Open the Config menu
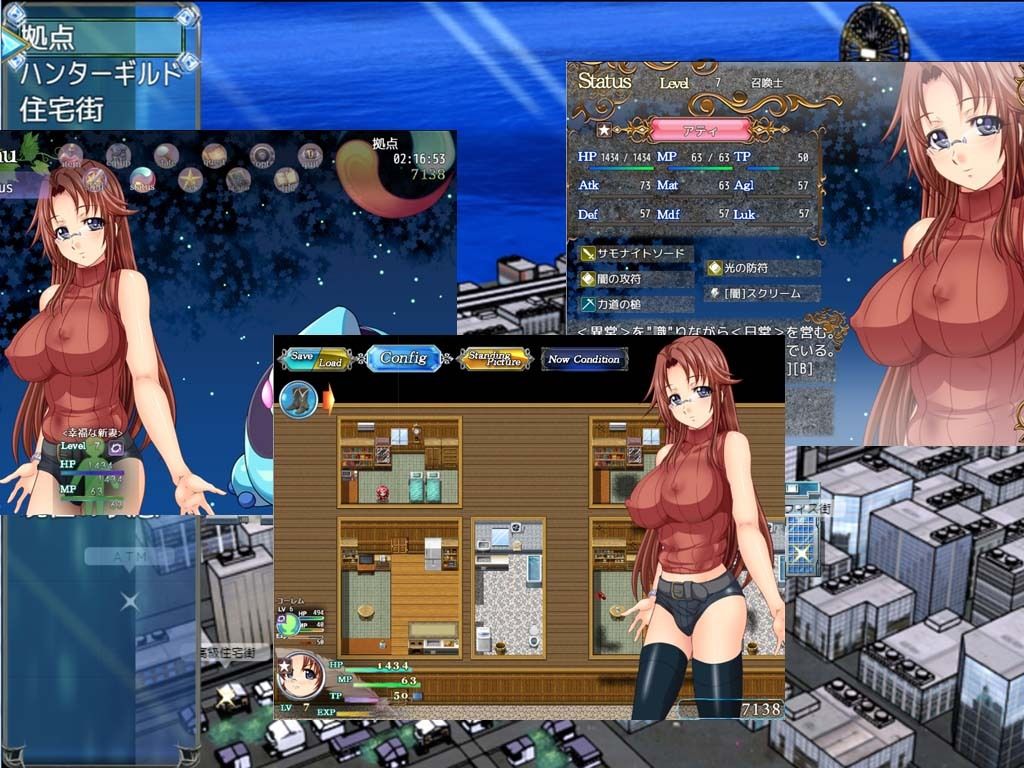The height and width of the screenshot is (768, 1024). coord(403,359)
